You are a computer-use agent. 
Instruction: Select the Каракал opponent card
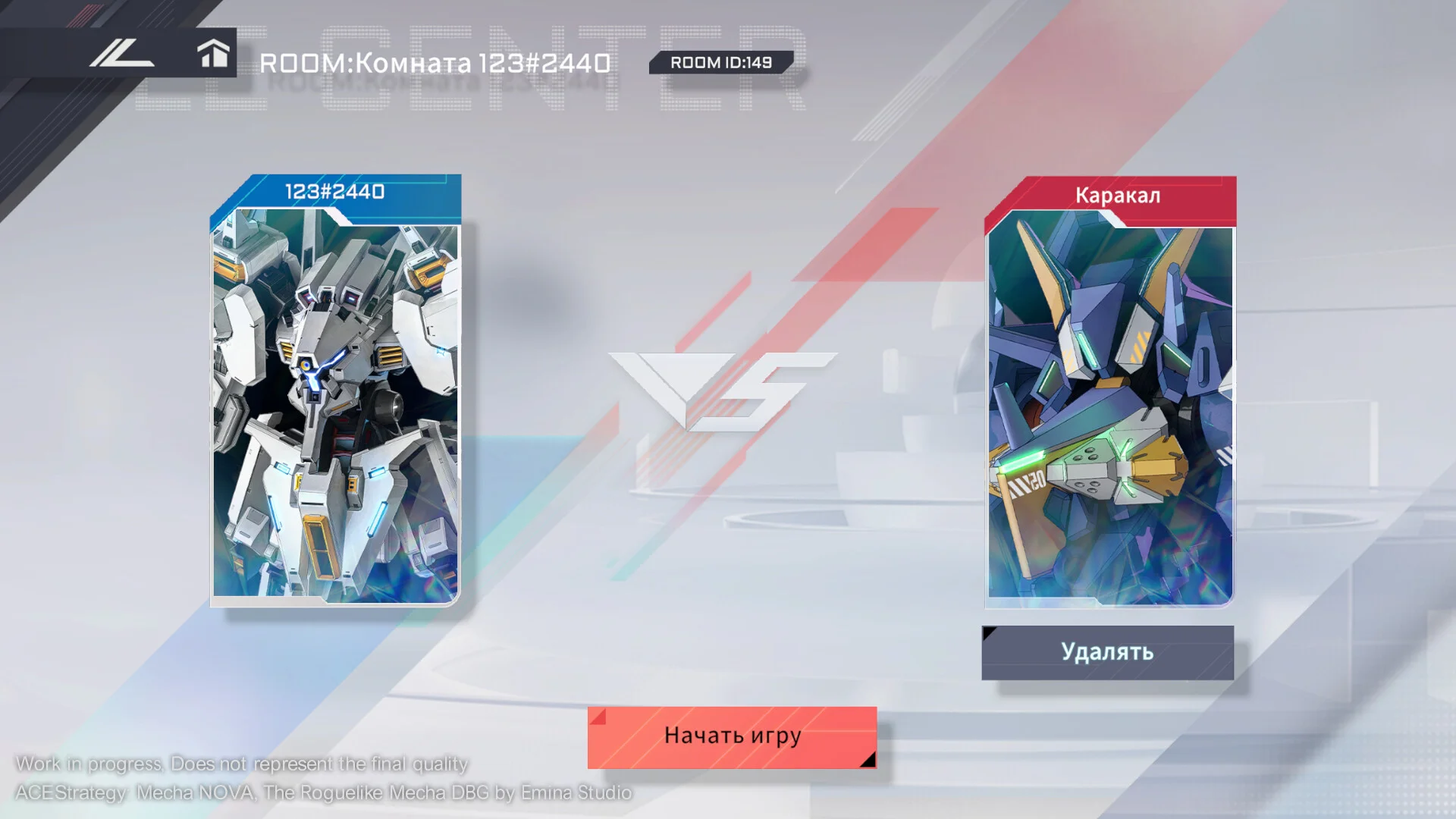(1109, 392)
